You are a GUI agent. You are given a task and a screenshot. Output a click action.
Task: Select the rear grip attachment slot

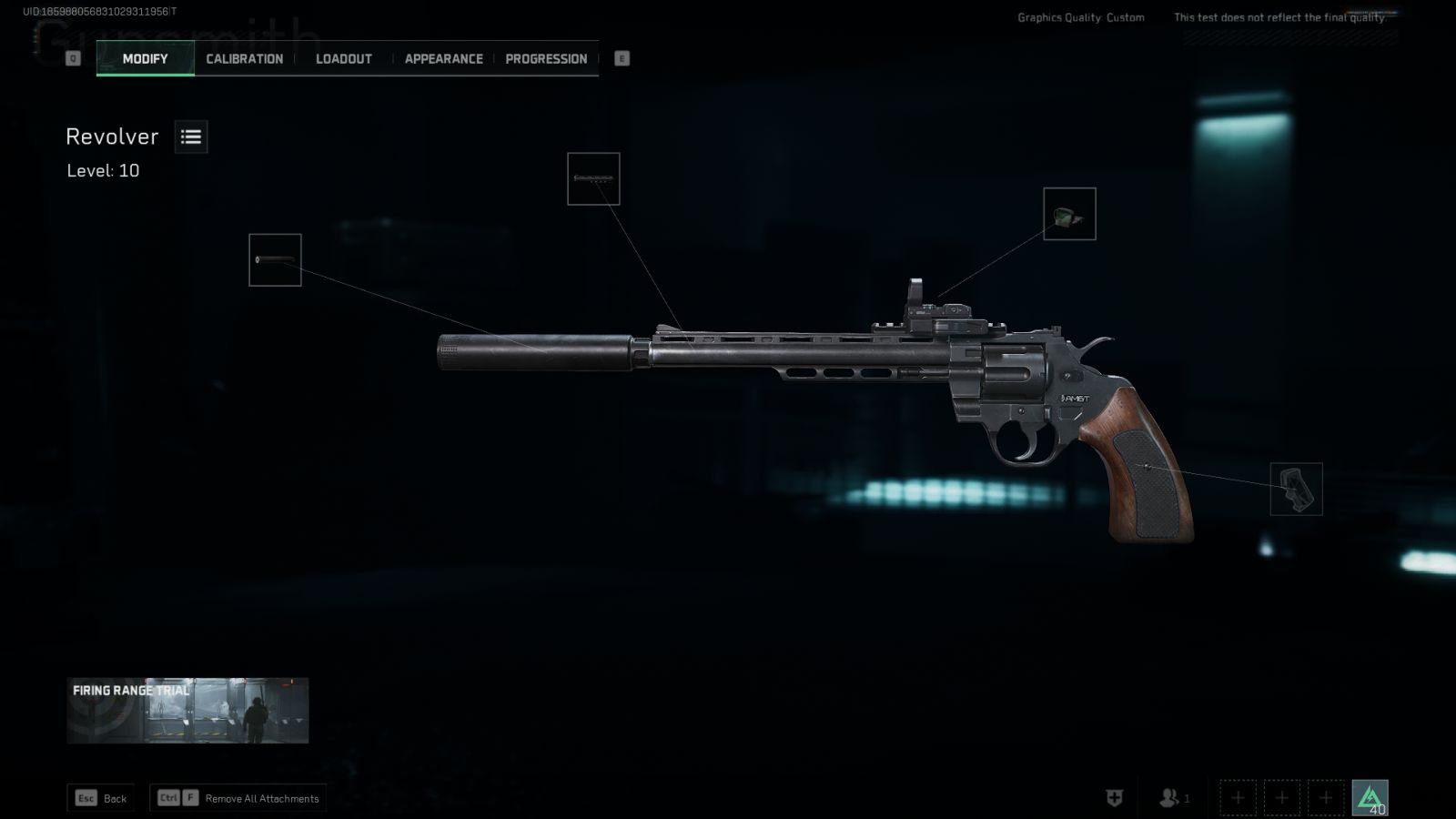click(1296, 489)
